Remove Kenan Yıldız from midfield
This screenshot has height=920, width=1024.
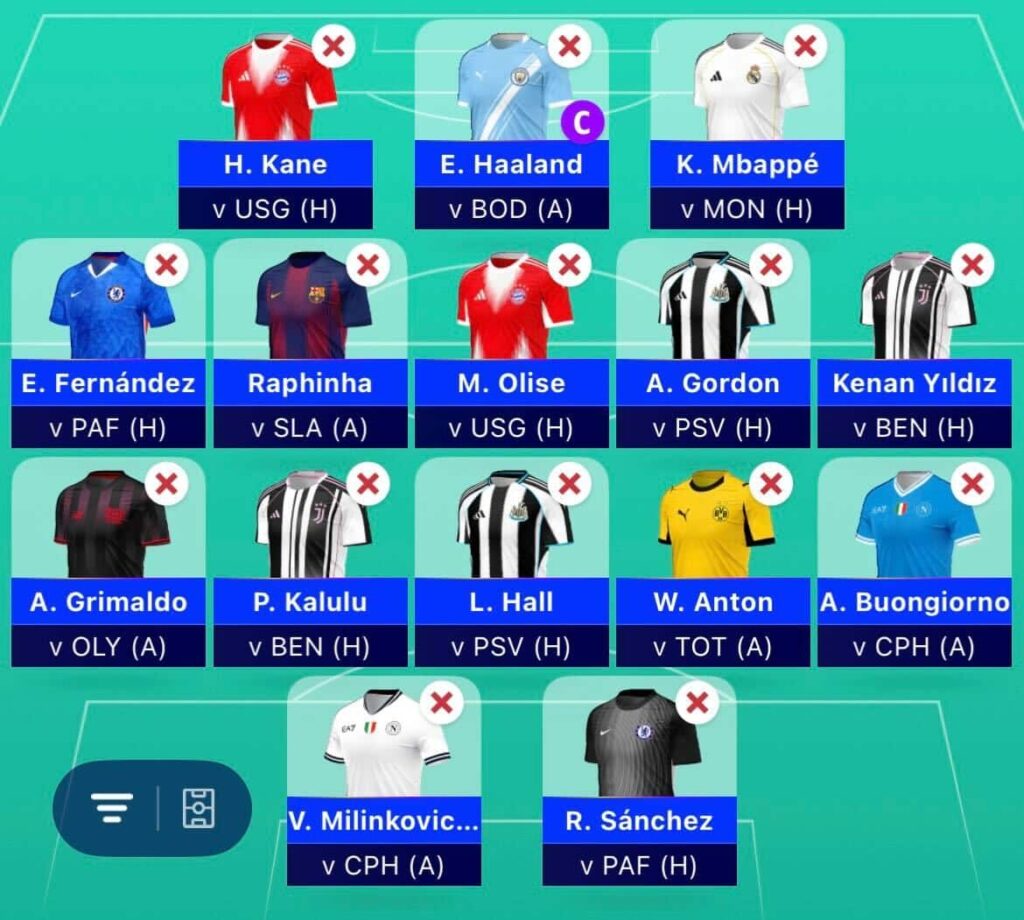tap(972, 265)
